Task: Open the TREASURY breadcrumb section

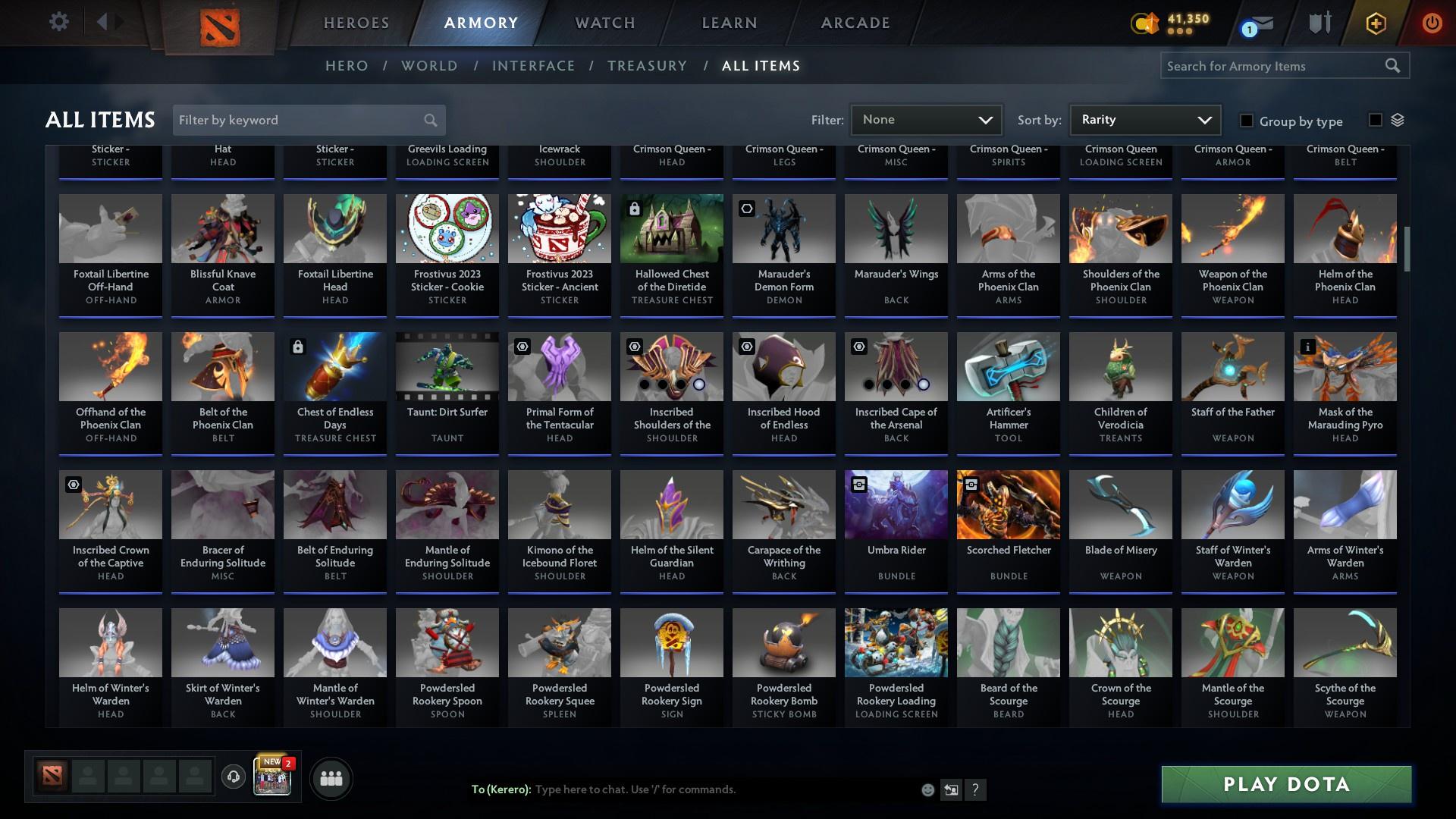Action: [x=647, y=66]
